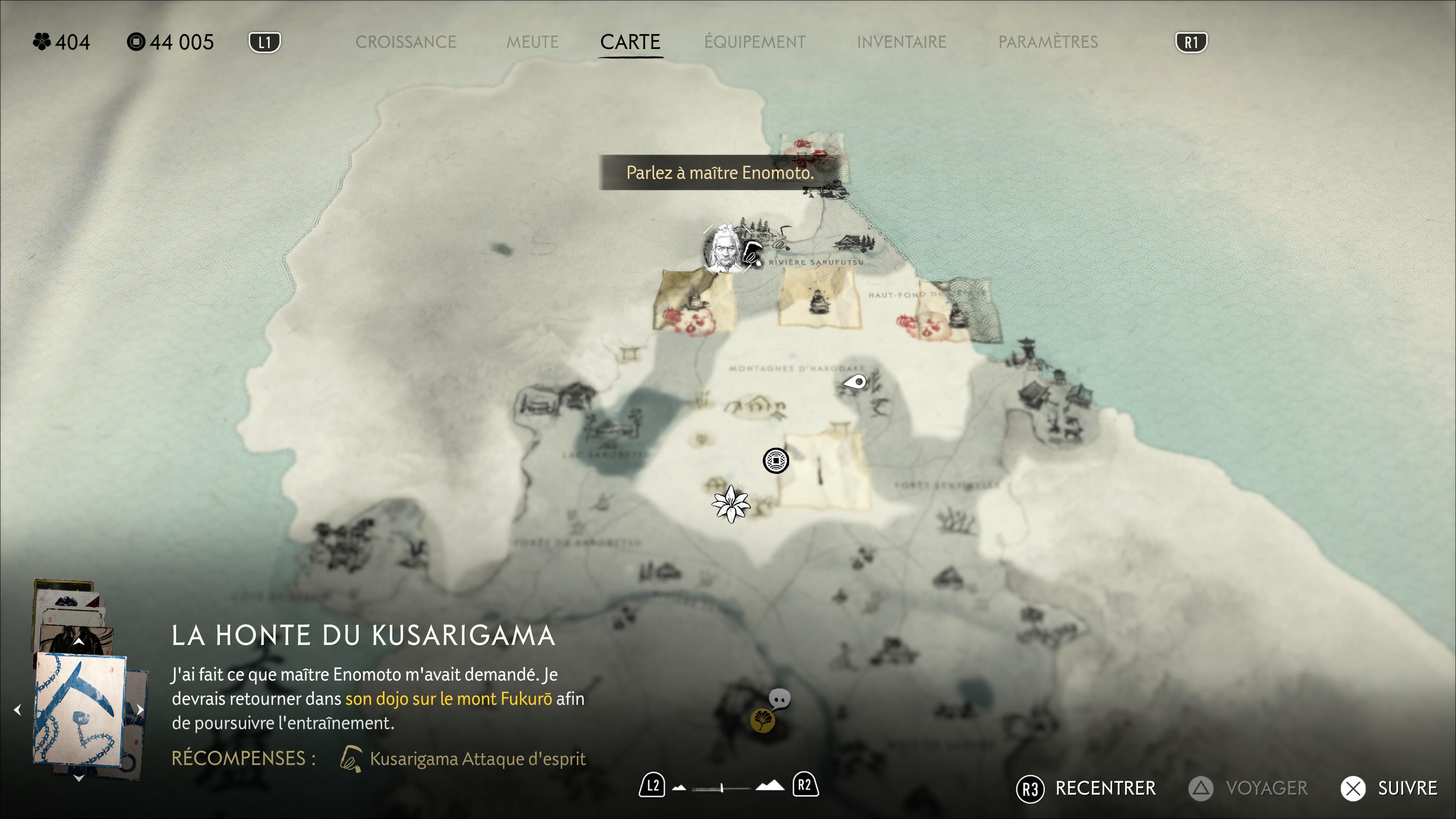Click the eye-shaped map marker

tap(855, 382)
